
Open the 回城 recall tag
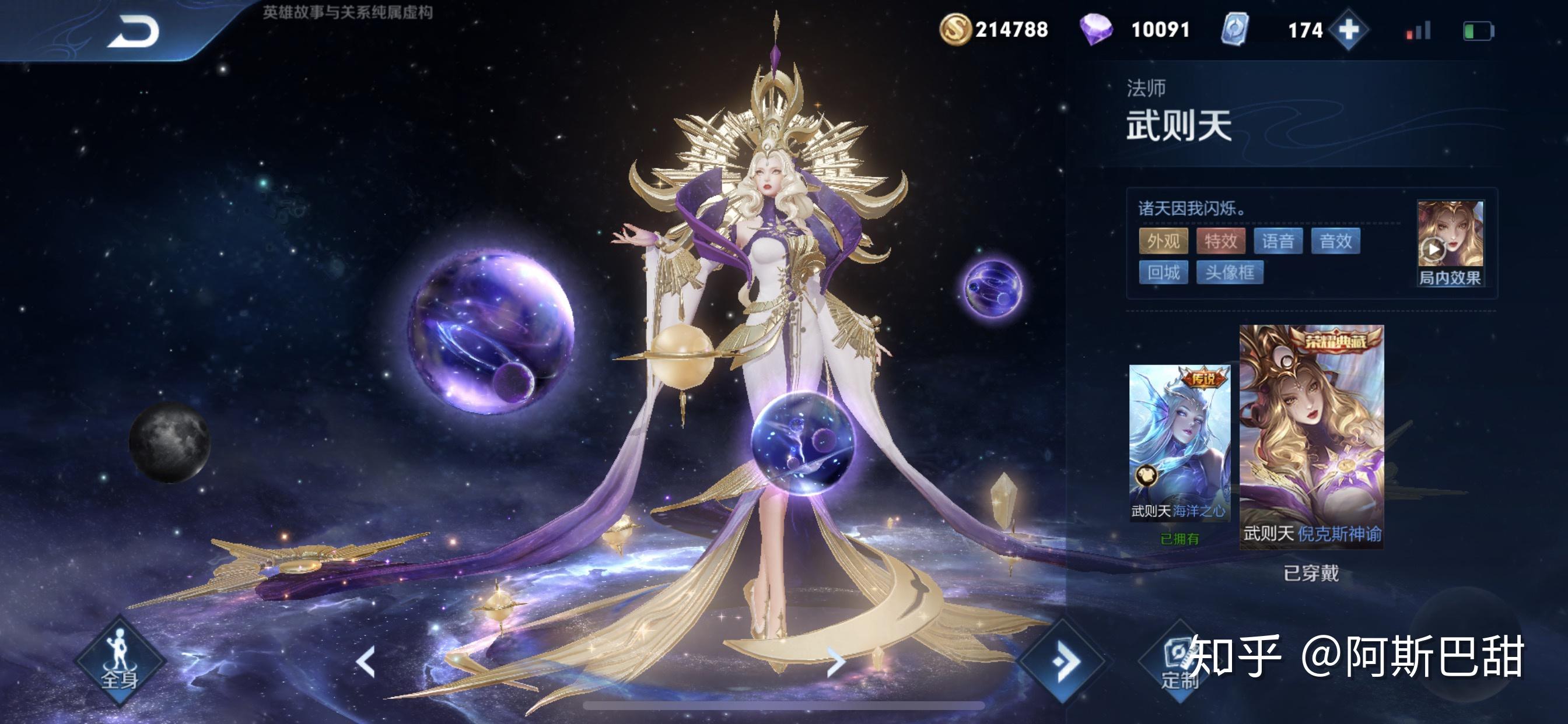[1163, 272]
